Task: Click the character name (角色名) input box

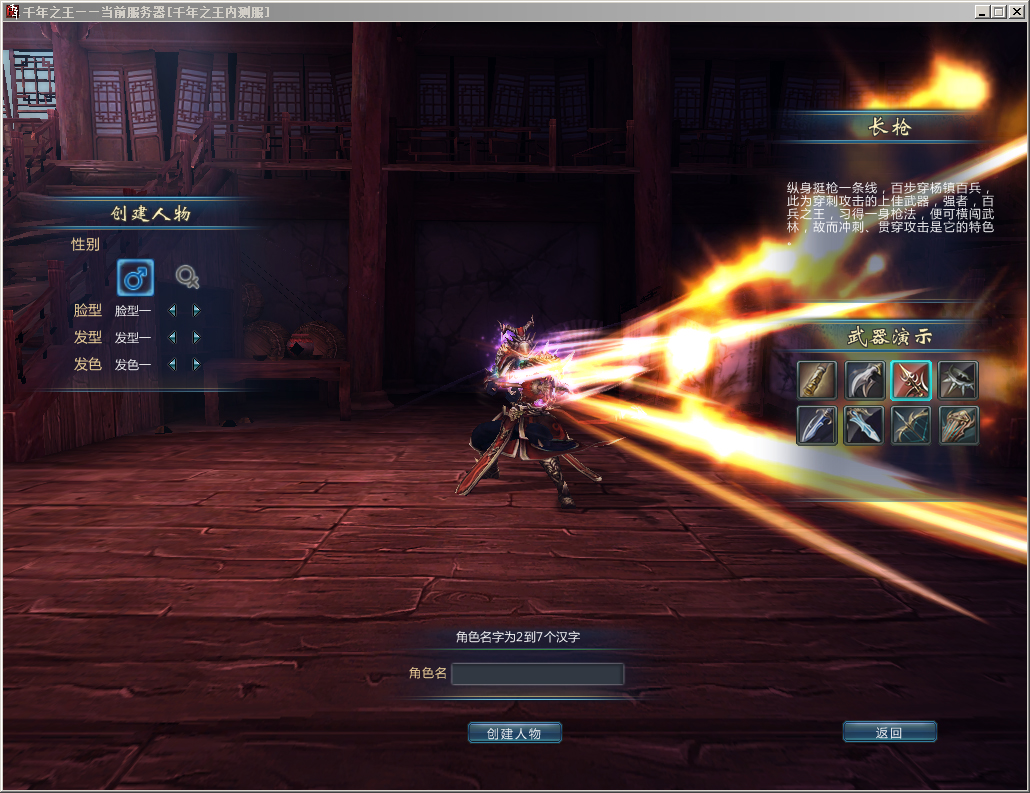Action: (x=537, y=674)
